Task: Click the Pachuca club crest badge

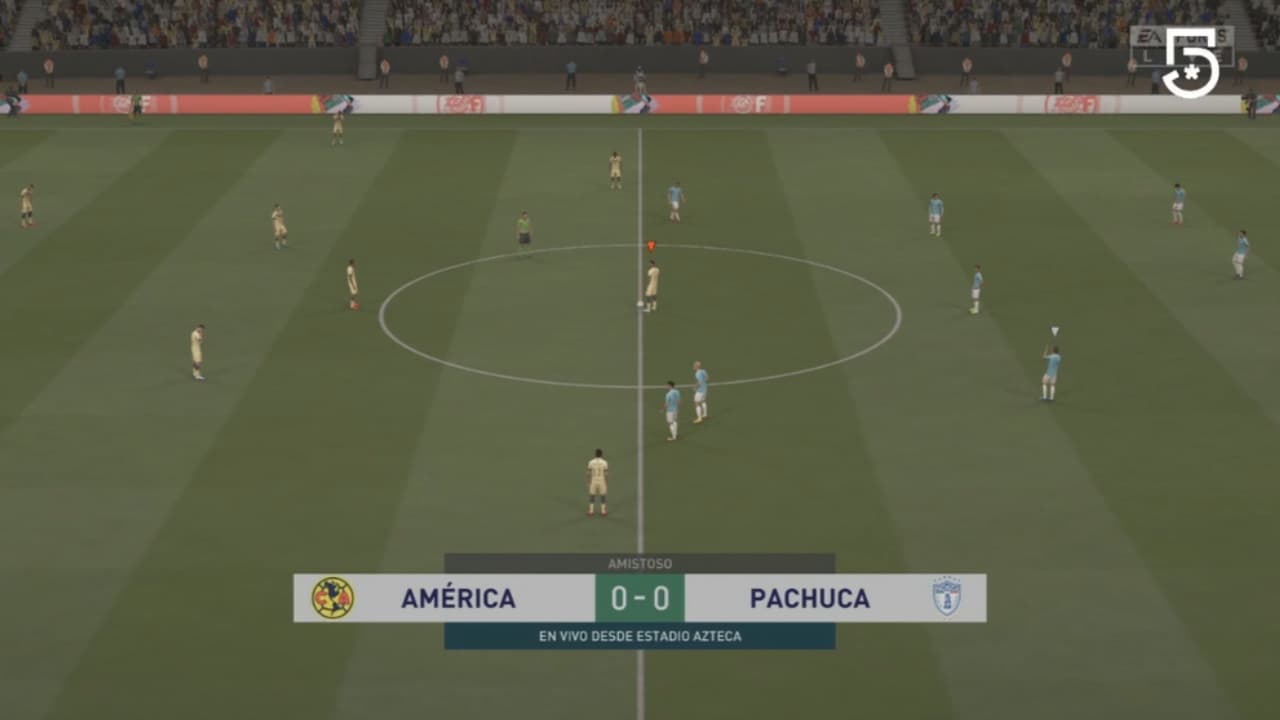Action: [948, 598]
